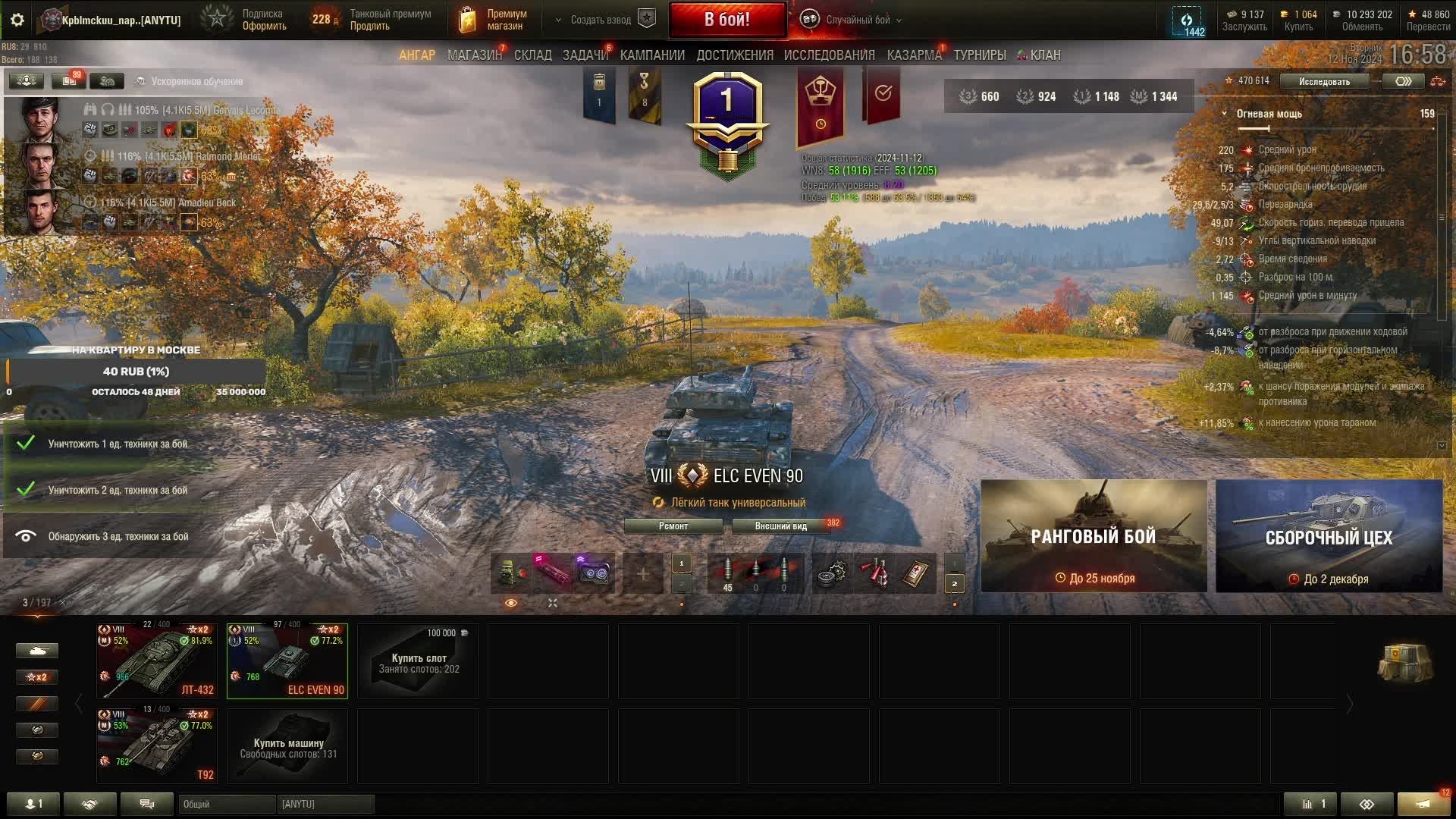Open Внешний вид customization
The height and width of the screenshot is (819, 1456).
point(780,526)
